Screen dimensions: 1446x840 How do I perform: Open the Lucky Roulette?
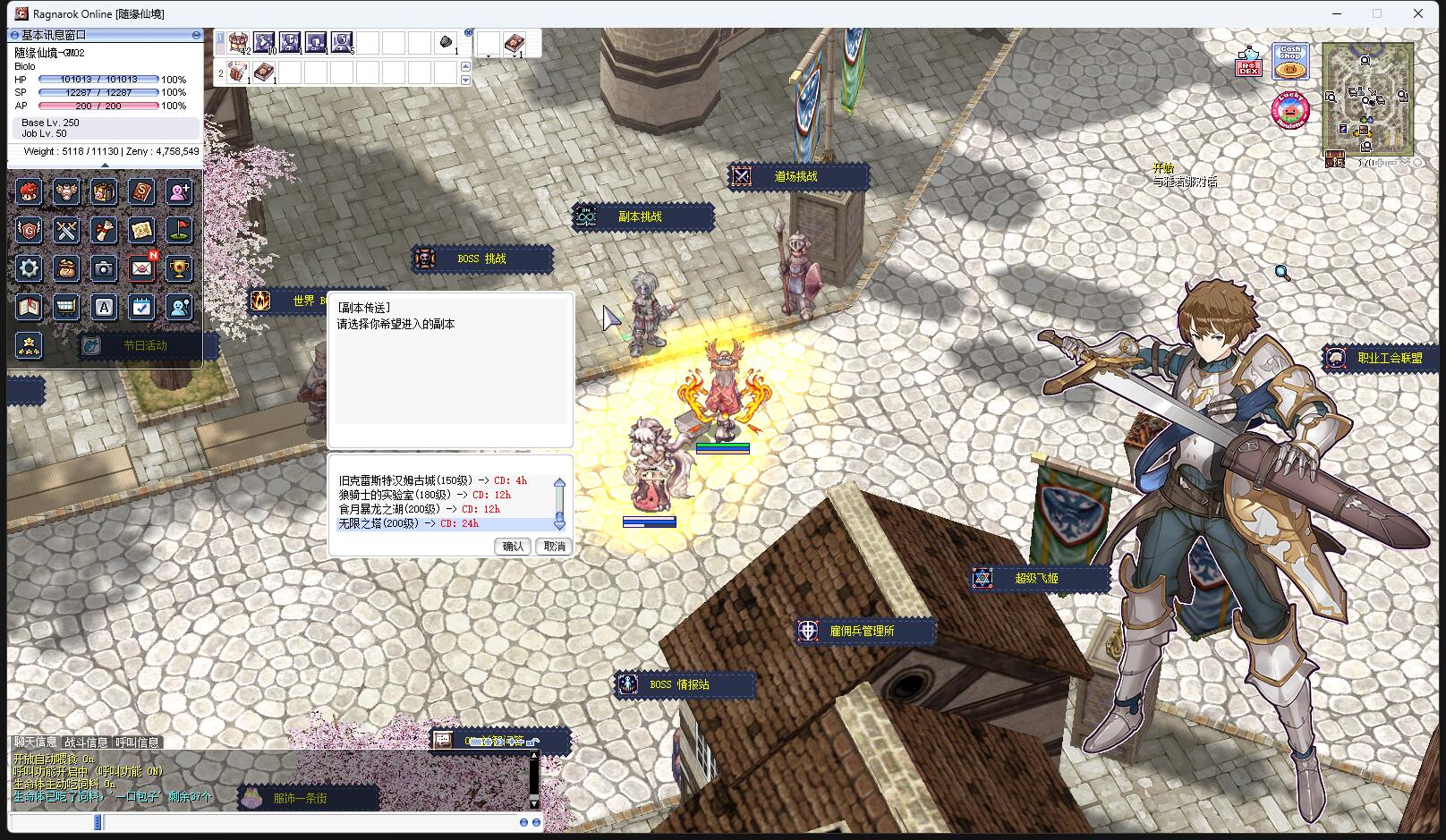pos(1289,110)
